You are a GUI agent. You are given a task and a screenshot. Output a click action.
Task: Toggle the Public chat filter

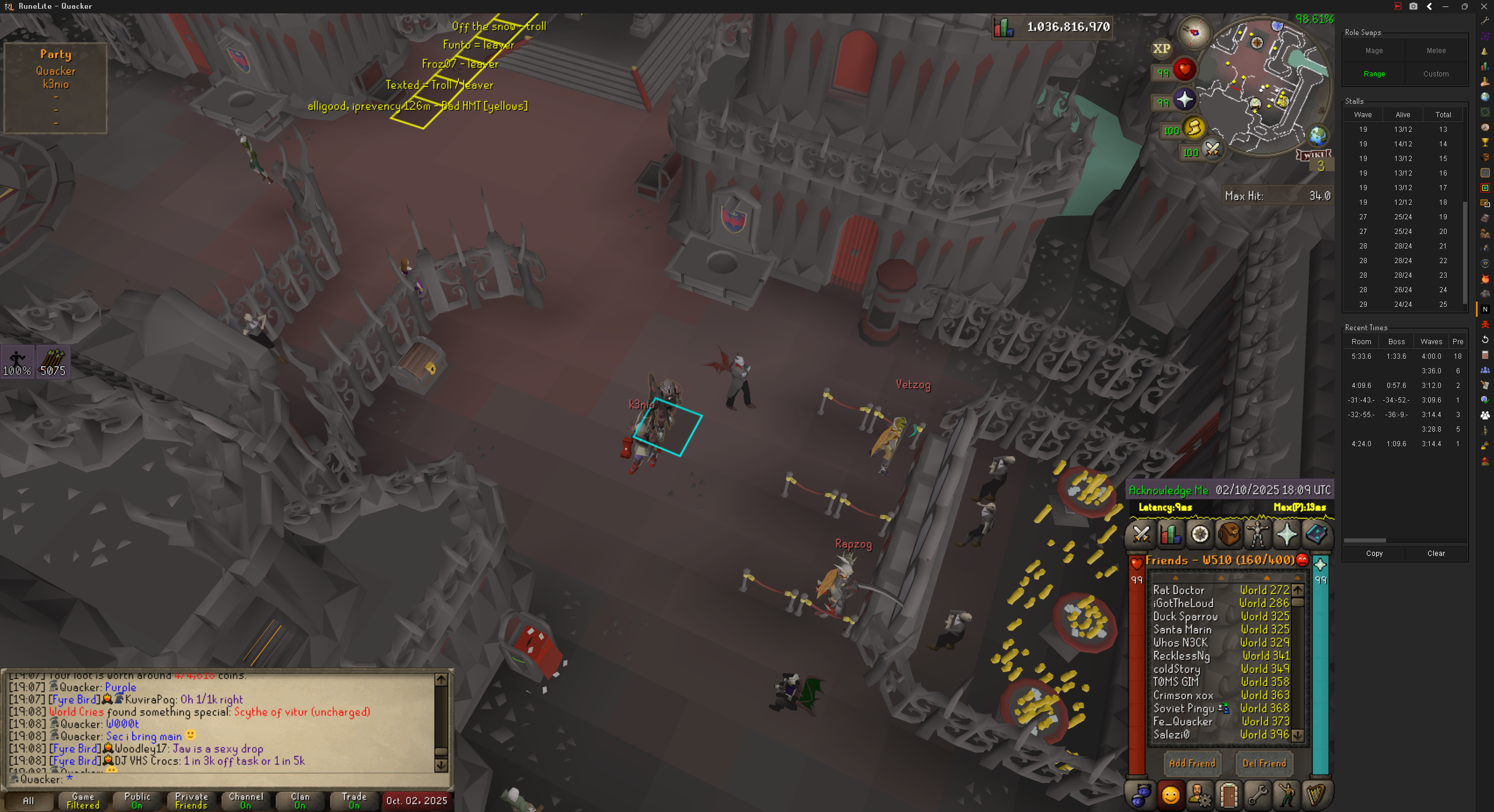point(137,801)
